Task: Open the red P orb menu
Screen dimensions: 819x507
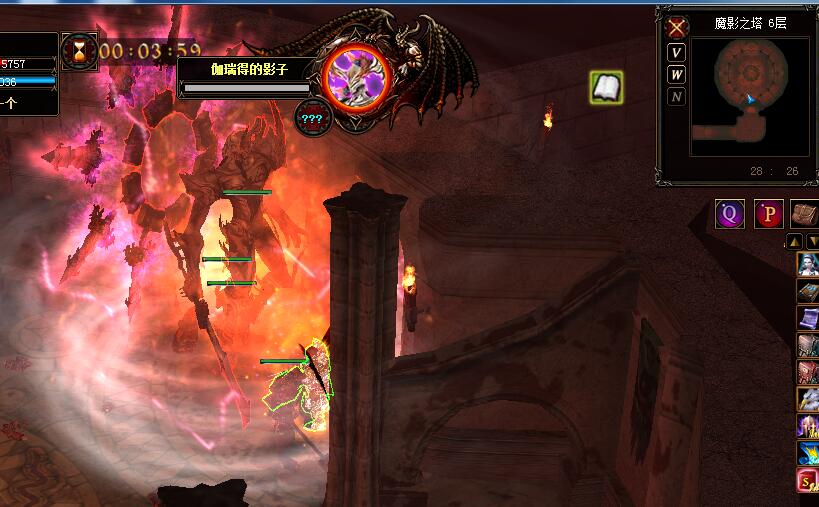Action: point(768,214)
